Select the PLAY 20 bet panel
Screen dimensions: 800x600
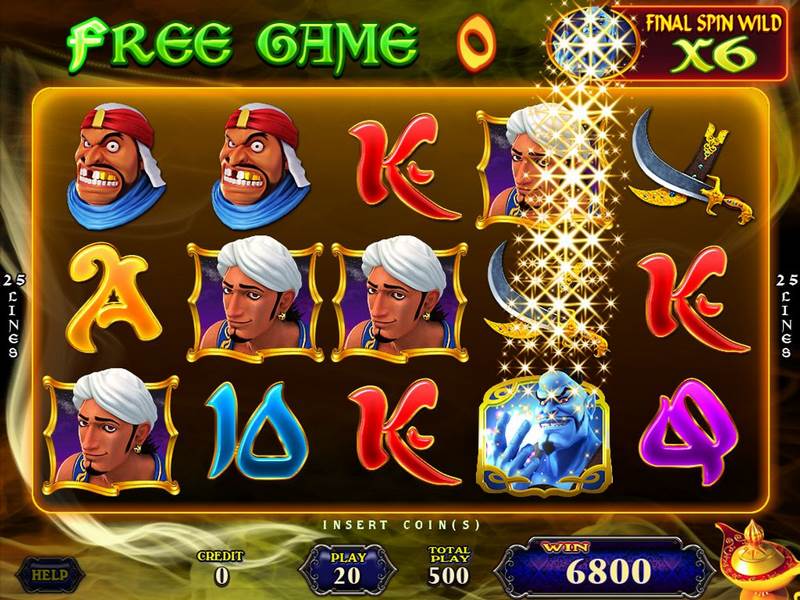349,568
